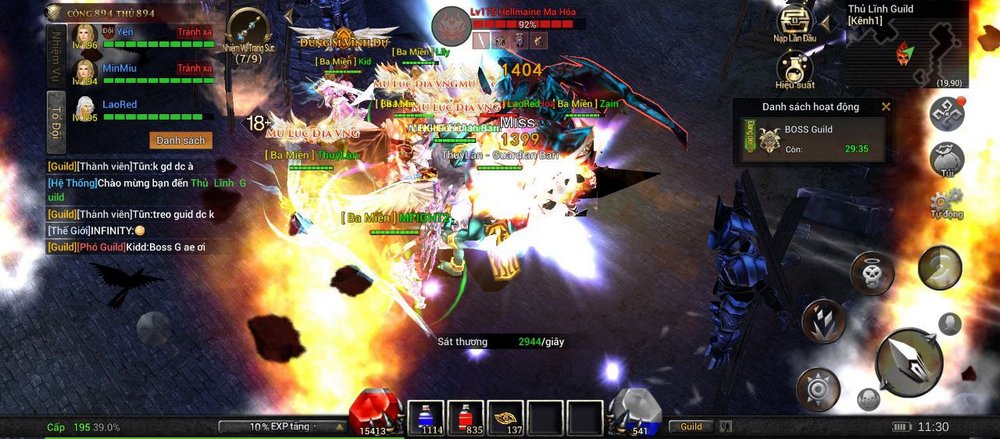Screen dimensions: 1000x439
Task: Toggle Tự động auto-combat gear
Action: point(946,203)
